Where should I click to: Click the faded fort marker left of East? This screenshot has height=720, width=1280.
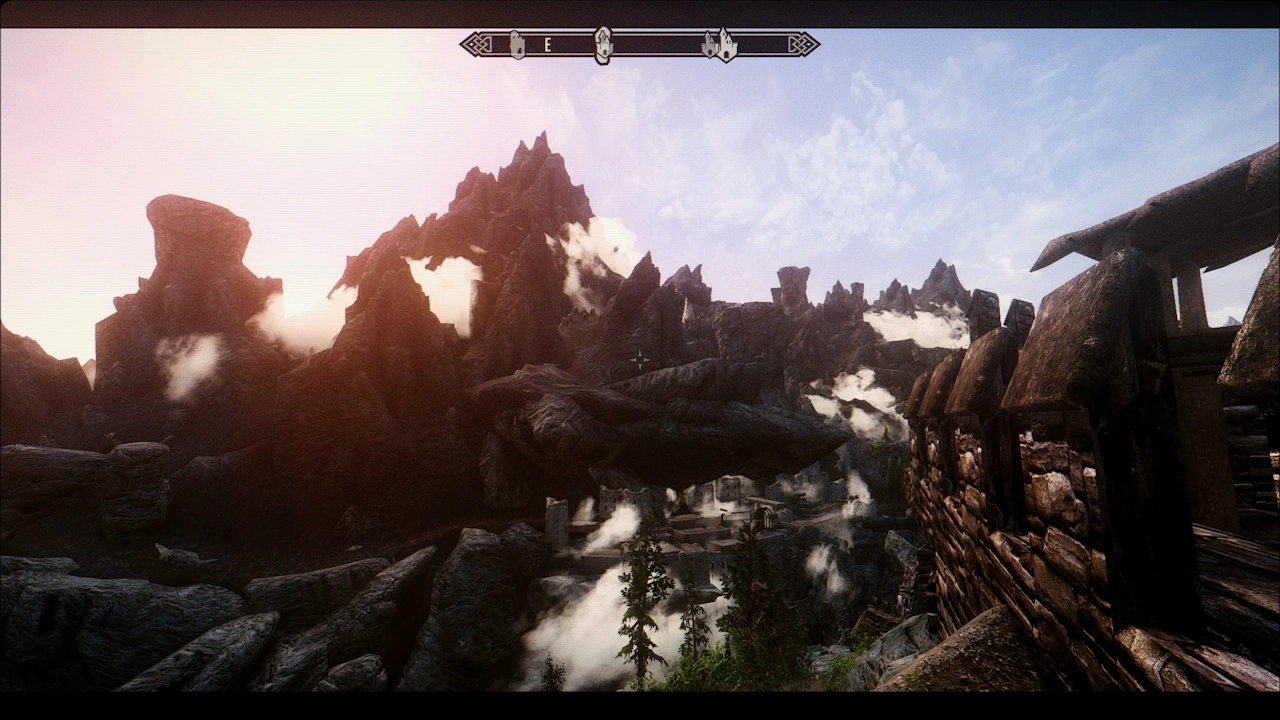pyautogui.click(x=517, y=44)
